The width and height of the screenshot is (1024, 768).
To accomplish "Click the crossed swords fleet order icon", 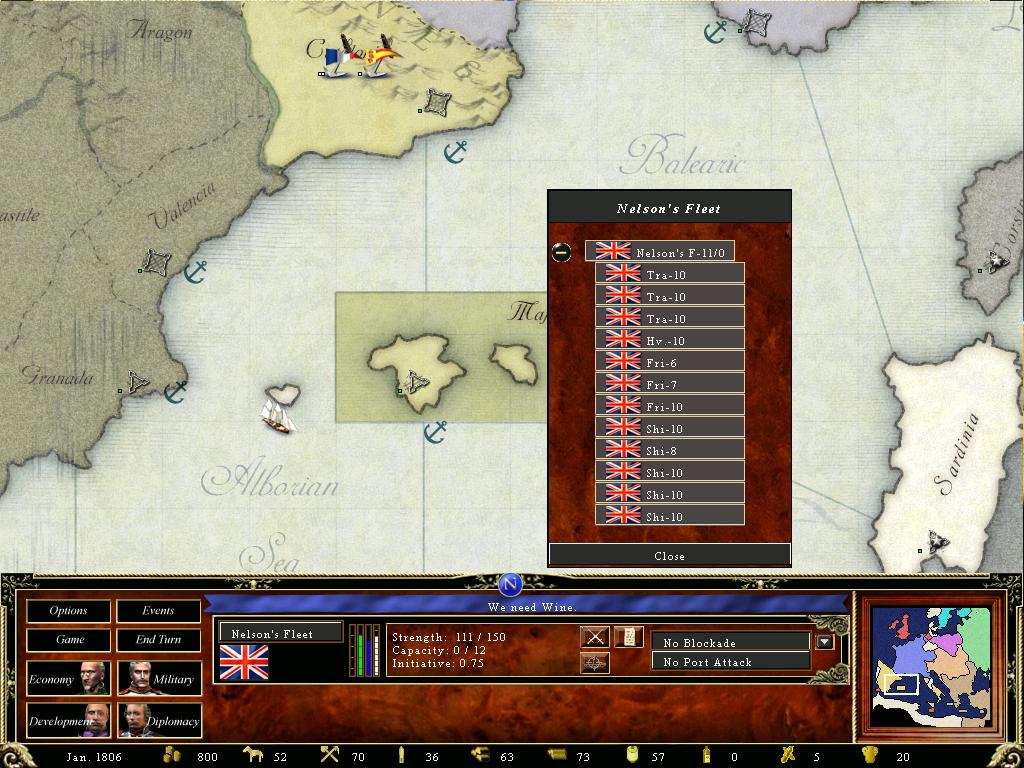I will tap(595, 637).
